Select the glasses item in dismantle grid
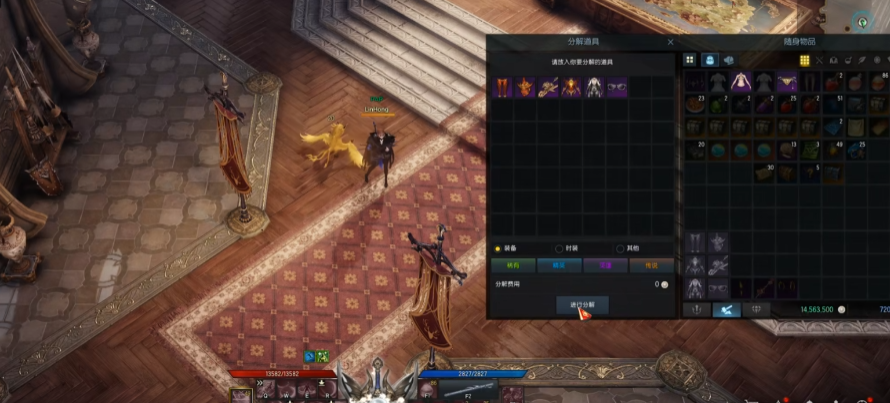 tap(617, 88)
